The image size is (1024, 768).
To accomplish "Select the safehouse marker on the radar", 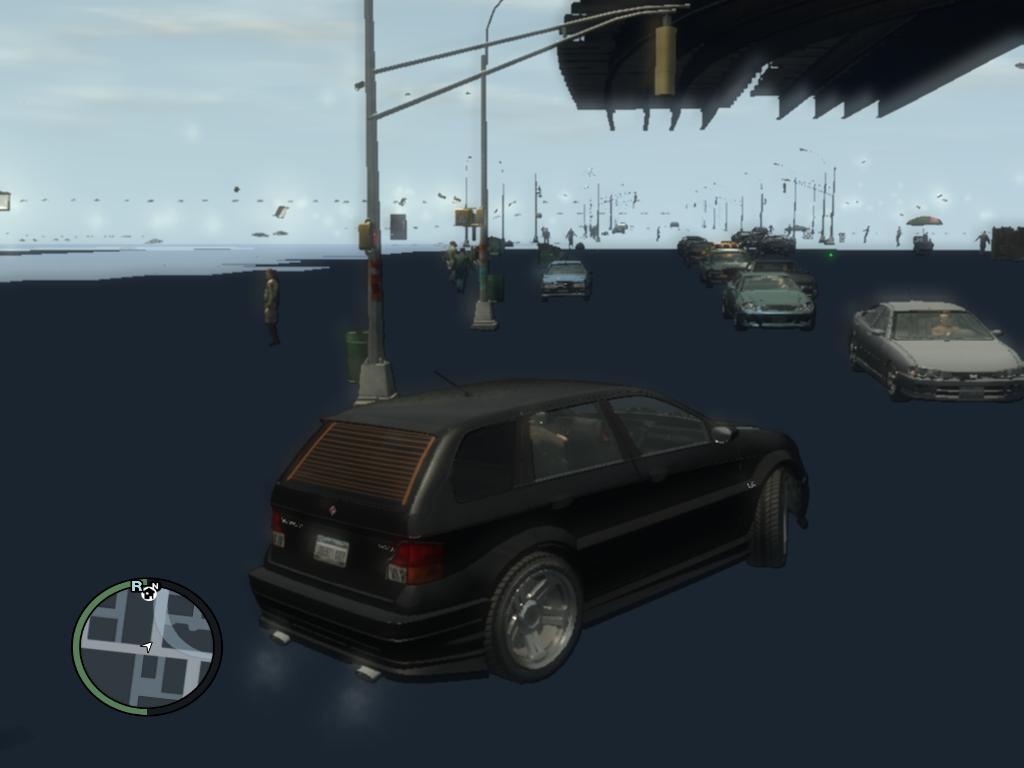I will (150, 593).
